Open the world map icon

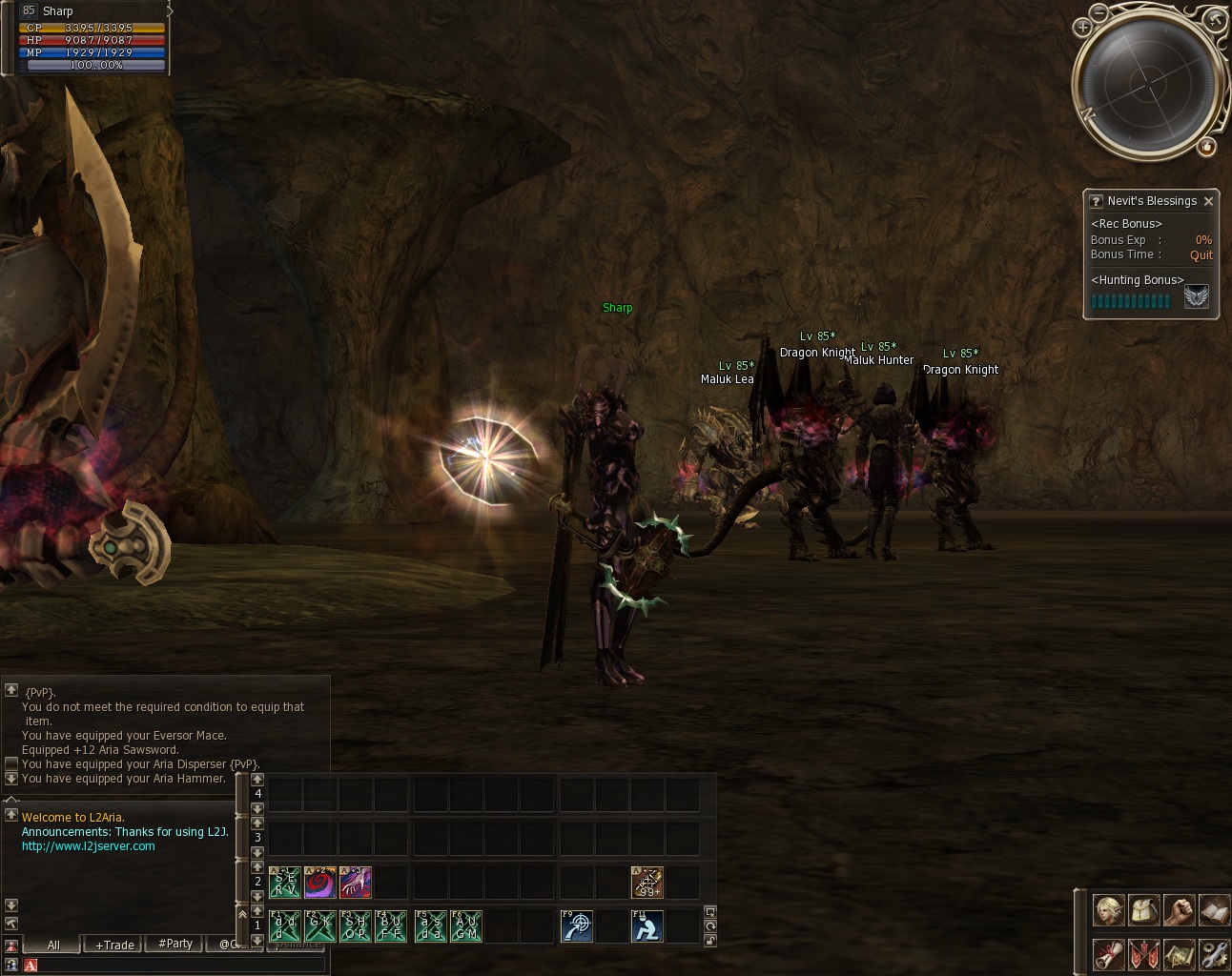coord(1179,953)
